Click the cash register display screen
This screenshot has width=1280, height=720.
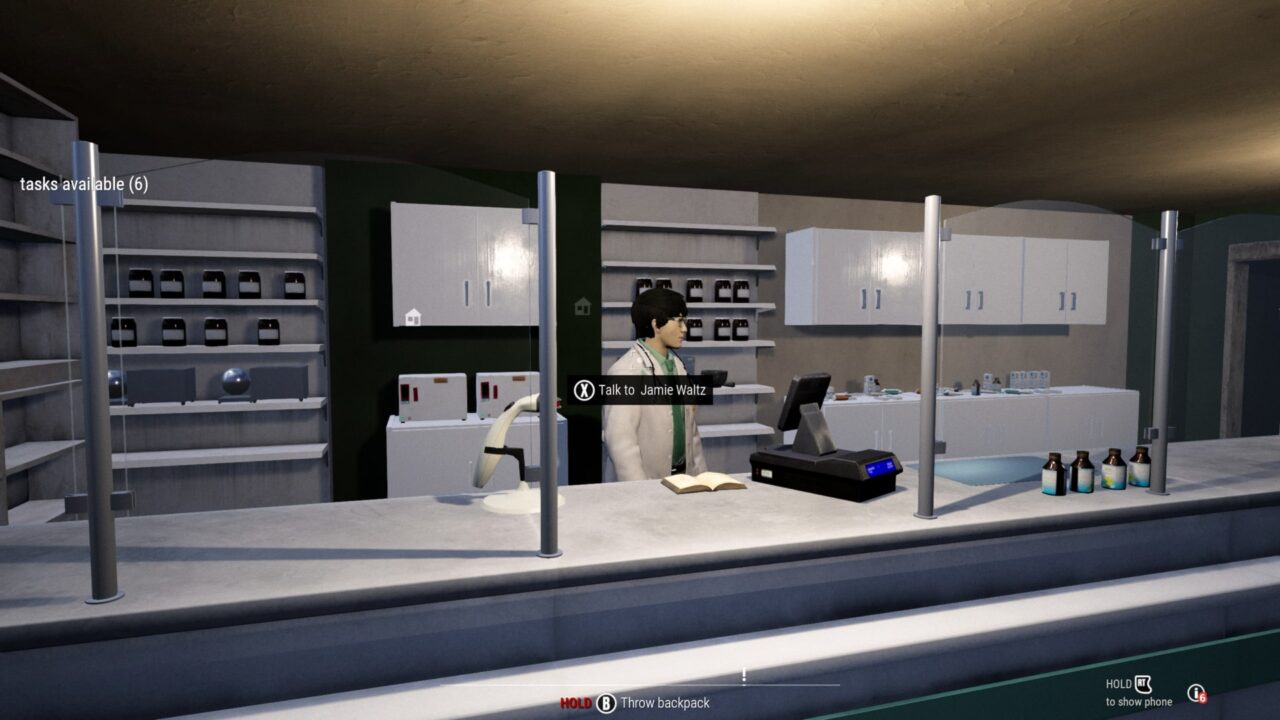pos(805,400)
